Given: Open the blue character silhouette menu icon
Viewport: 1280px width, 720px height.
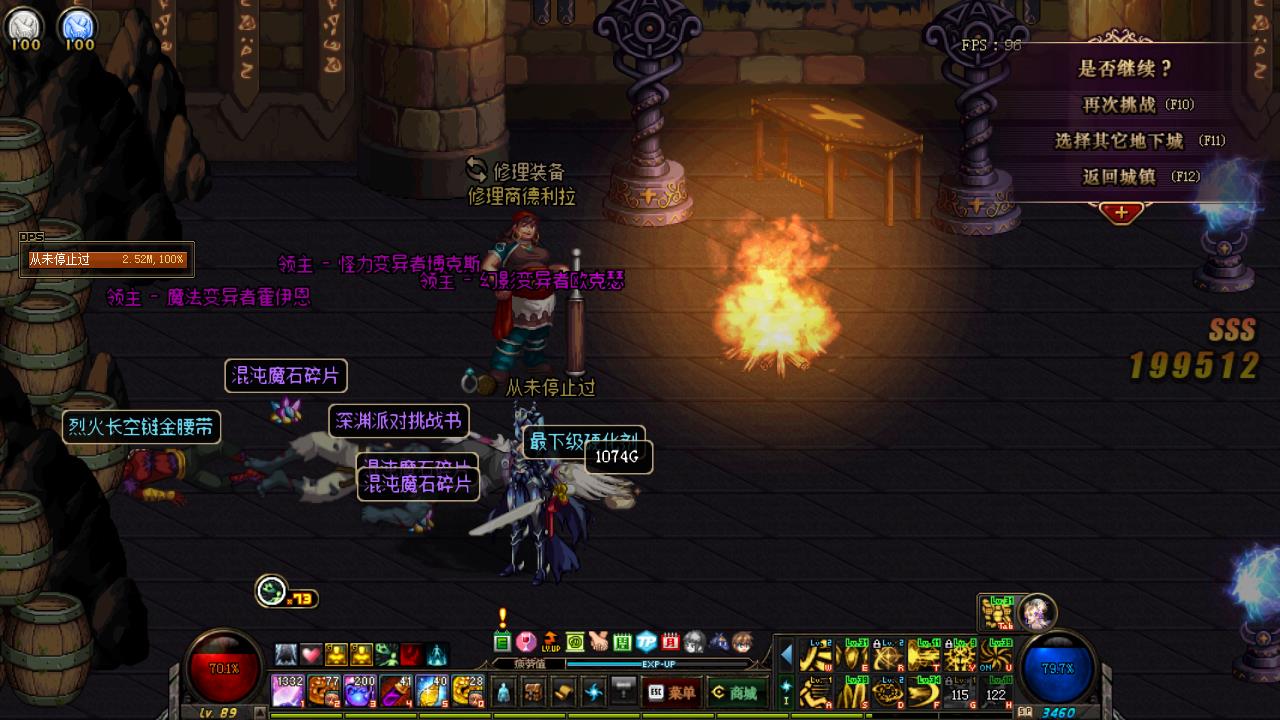Looking at the screenshot, I should (504, 692).
